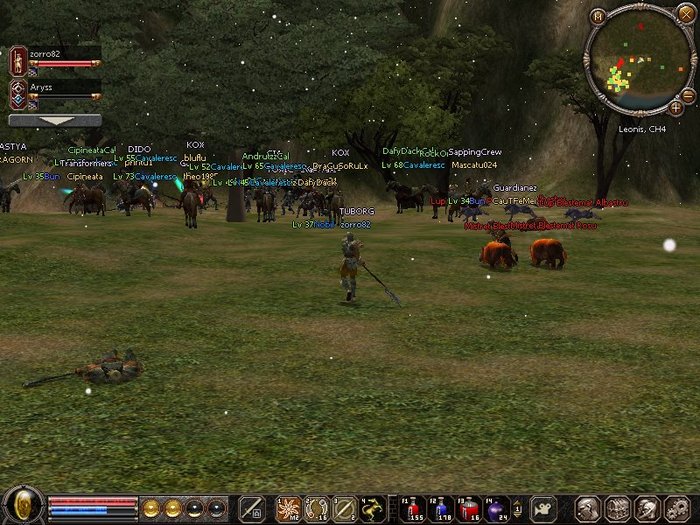This screenshot has width=700, height=525.
Task: Activate the spinning blade skill in slot 1
Action: coord(288,508)
